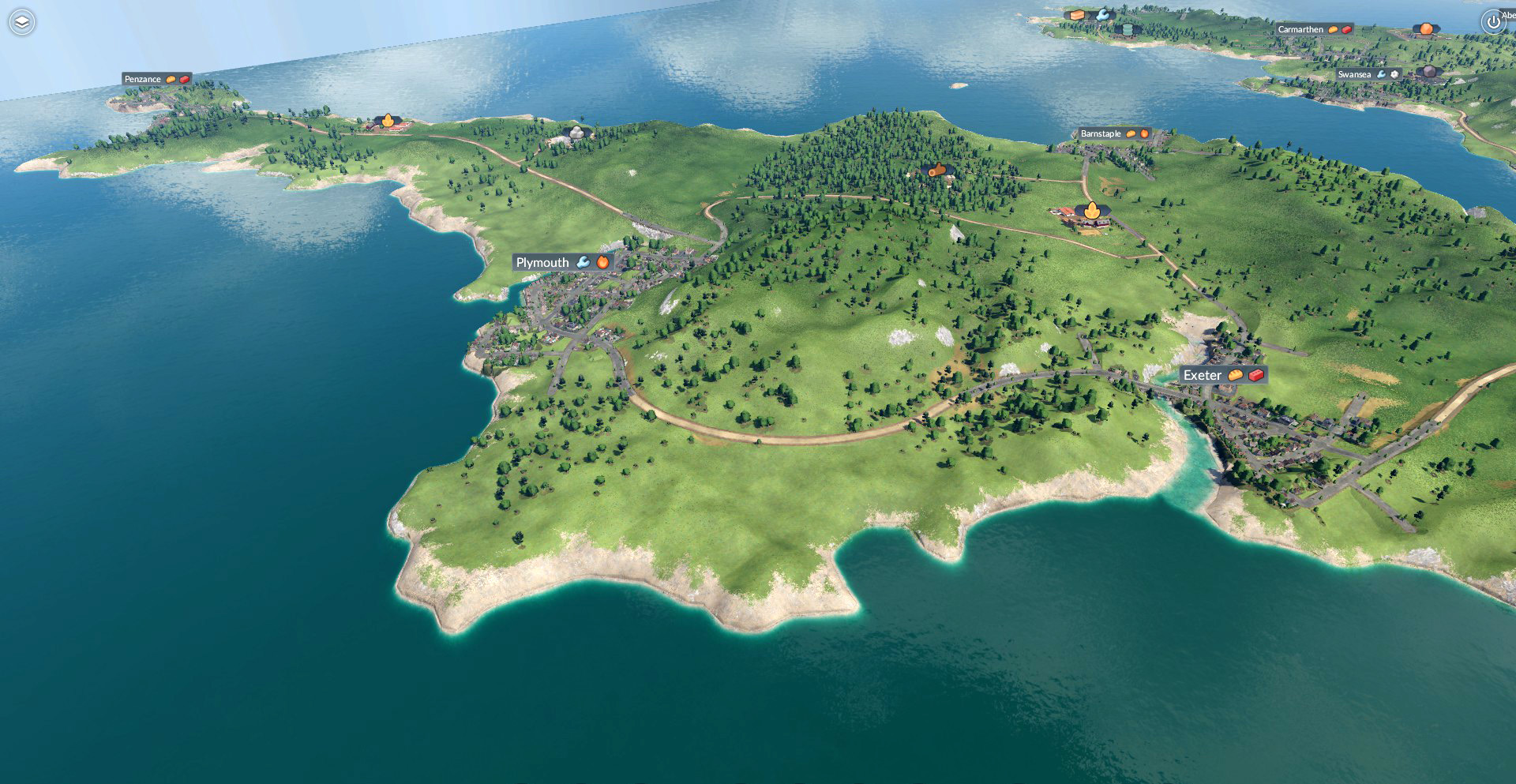1516x784 pixels.
Task: Click the grain farm marker near Barnstaple
Action: (x=1092, y=211)
